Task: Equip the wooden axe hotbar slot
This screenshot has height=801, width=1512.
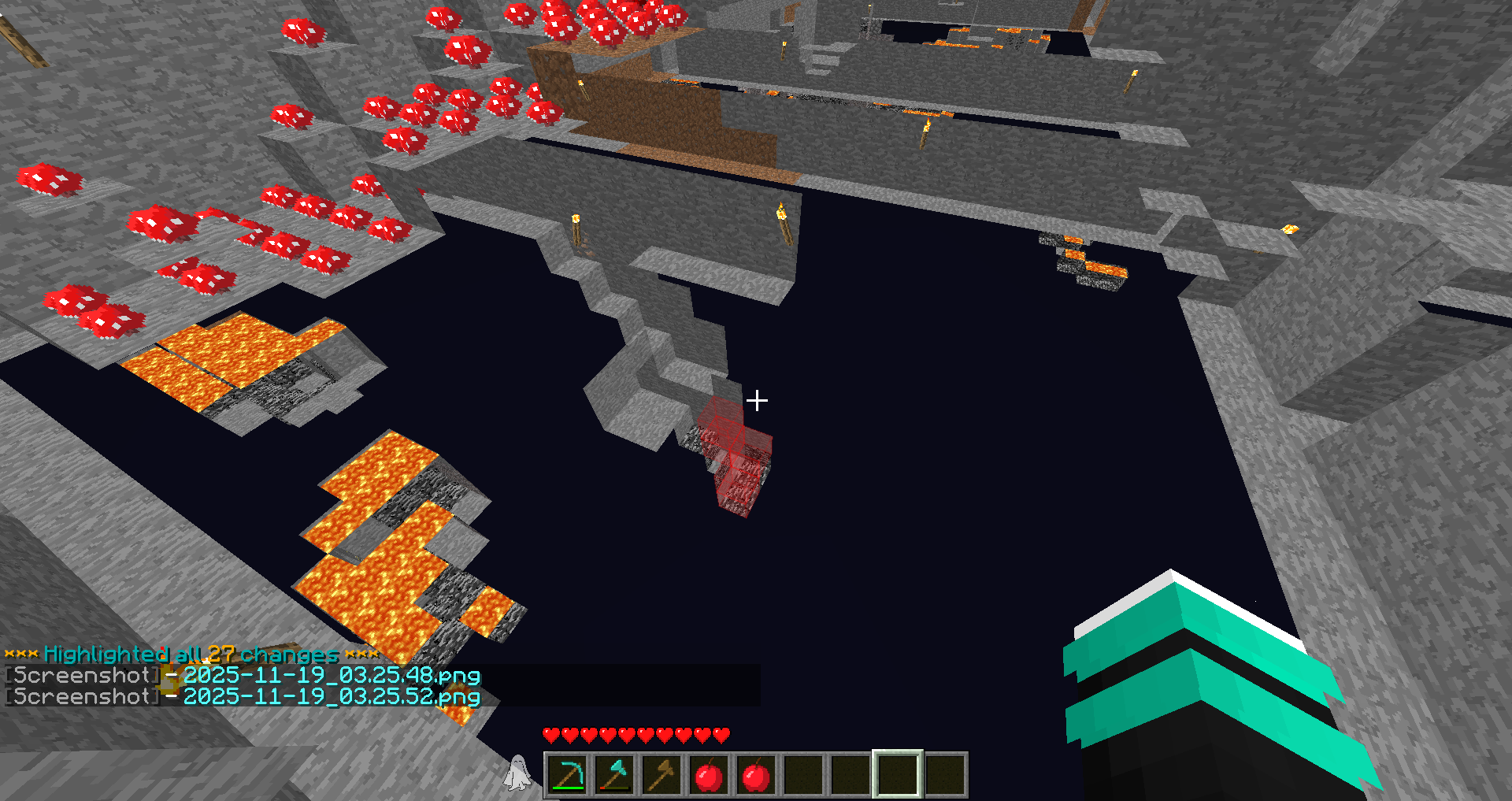Action: [x=661, y=775]
